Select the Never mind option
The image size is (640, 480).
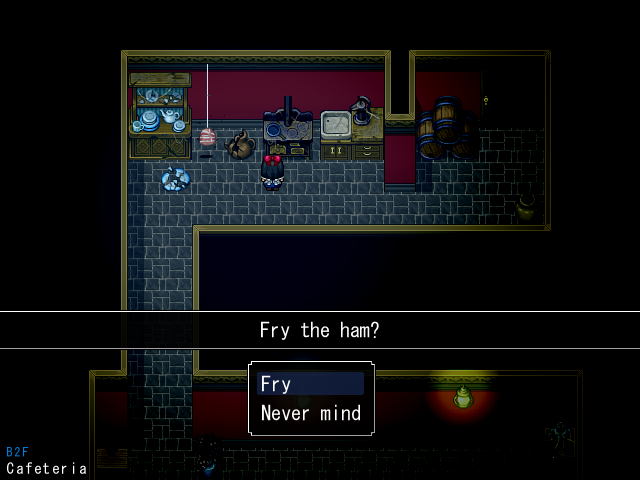tap(310, 413)
